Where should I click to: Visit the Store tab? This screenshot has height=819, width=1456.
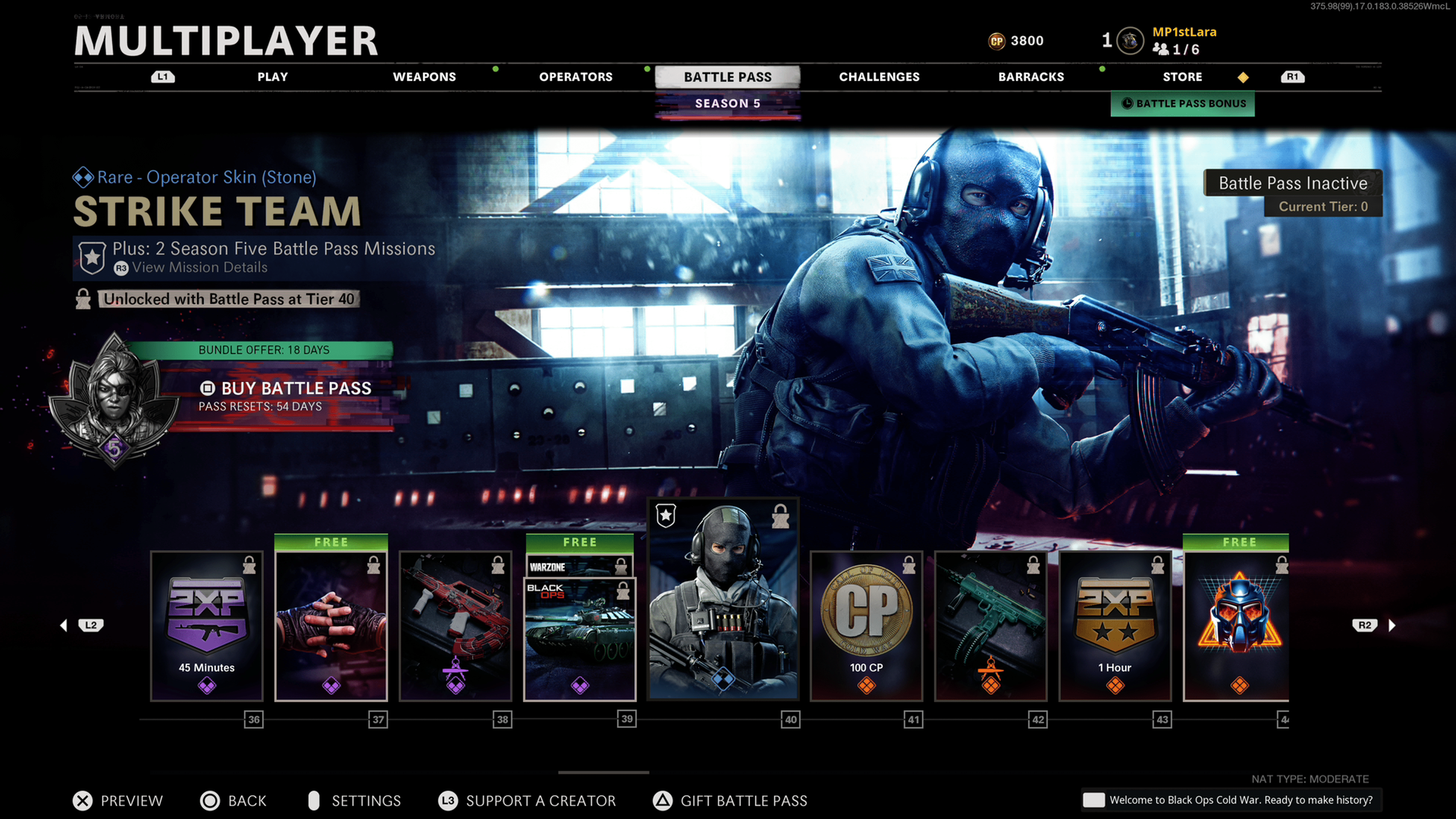tap(1182, 77)
